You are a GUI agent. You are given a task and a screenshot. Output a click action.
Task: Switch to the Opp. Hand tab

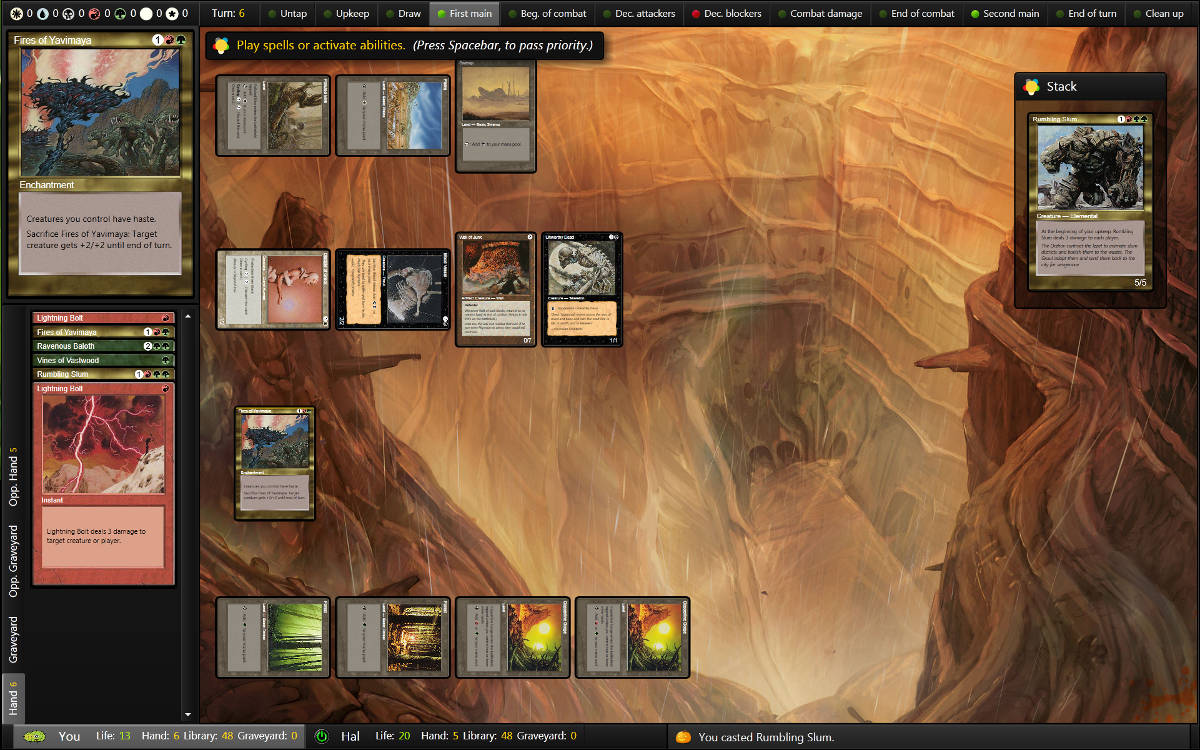point(14,476)
